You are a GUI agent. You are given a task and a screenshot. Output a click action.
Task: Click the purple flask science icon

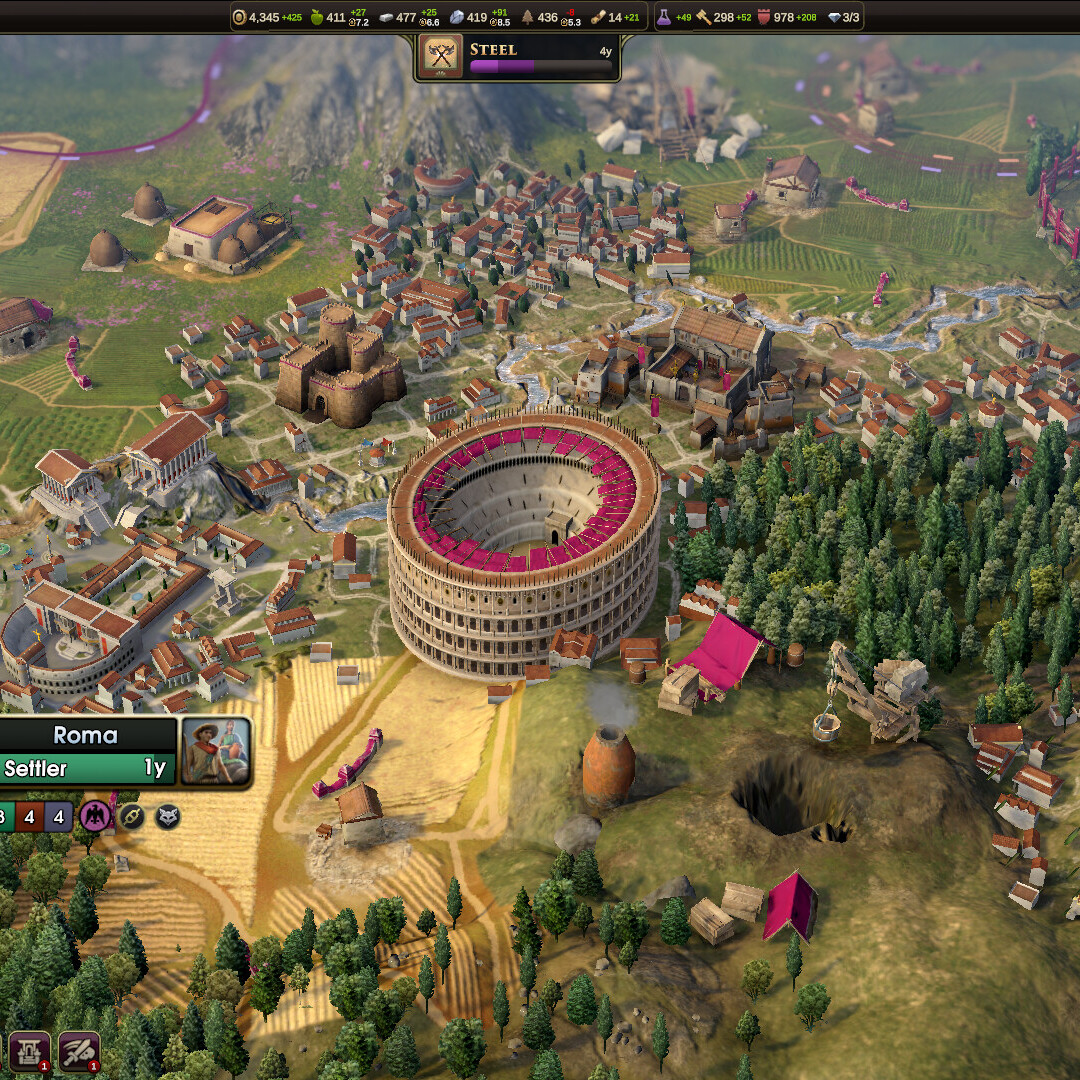coord(664,17)
